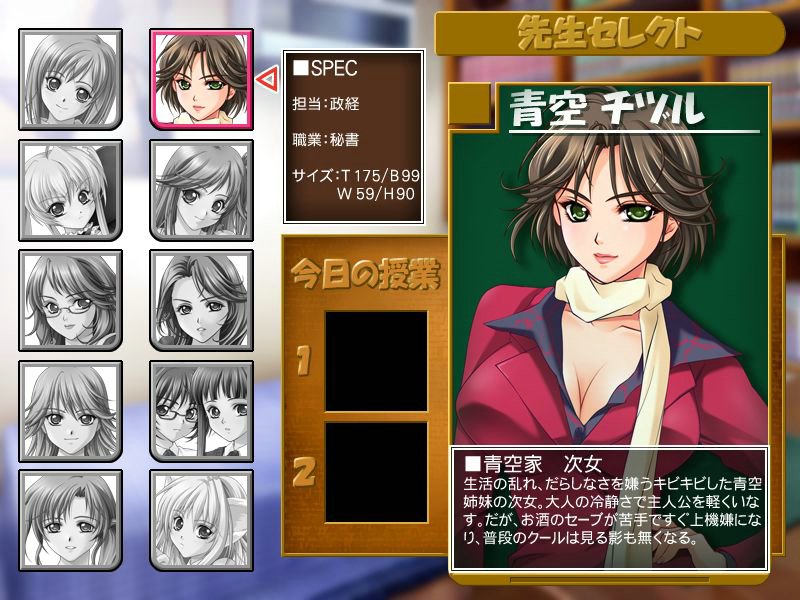Image resolution: width=800 pixels, height=600 pixels.
Task: Choose the young girl with the ahoge hair strand
Action: pos(70,189)
